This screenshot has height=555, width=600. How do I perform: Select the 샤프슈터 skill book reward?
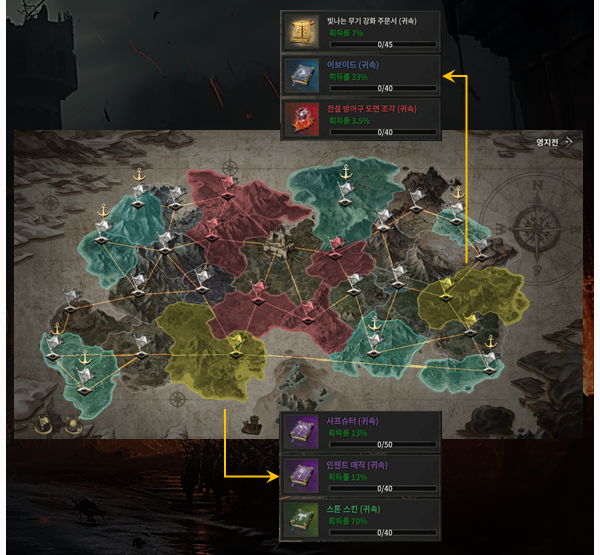pos(361,431)
